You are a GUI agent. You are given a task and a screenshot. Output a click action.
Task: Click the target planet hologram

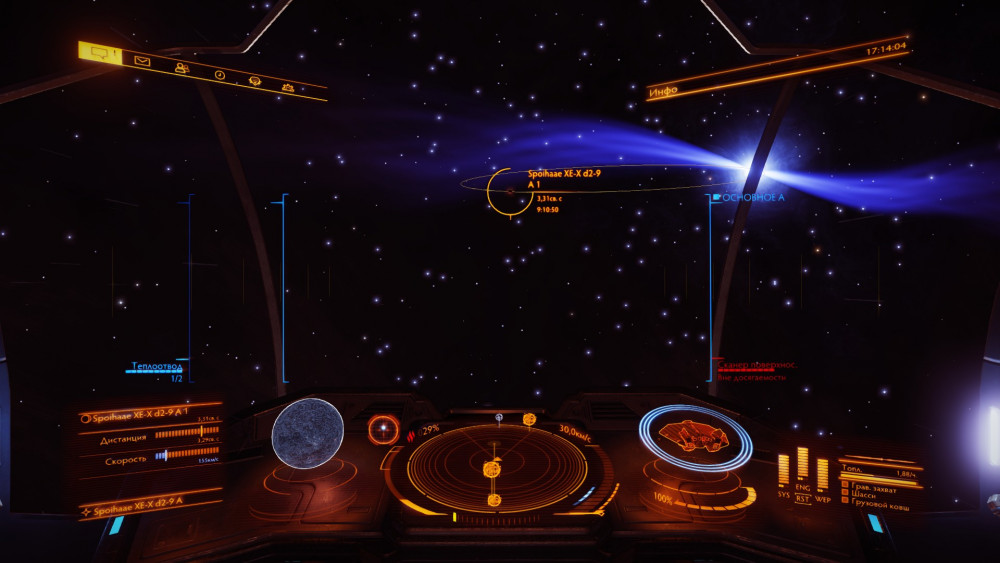tap(308, 433)
